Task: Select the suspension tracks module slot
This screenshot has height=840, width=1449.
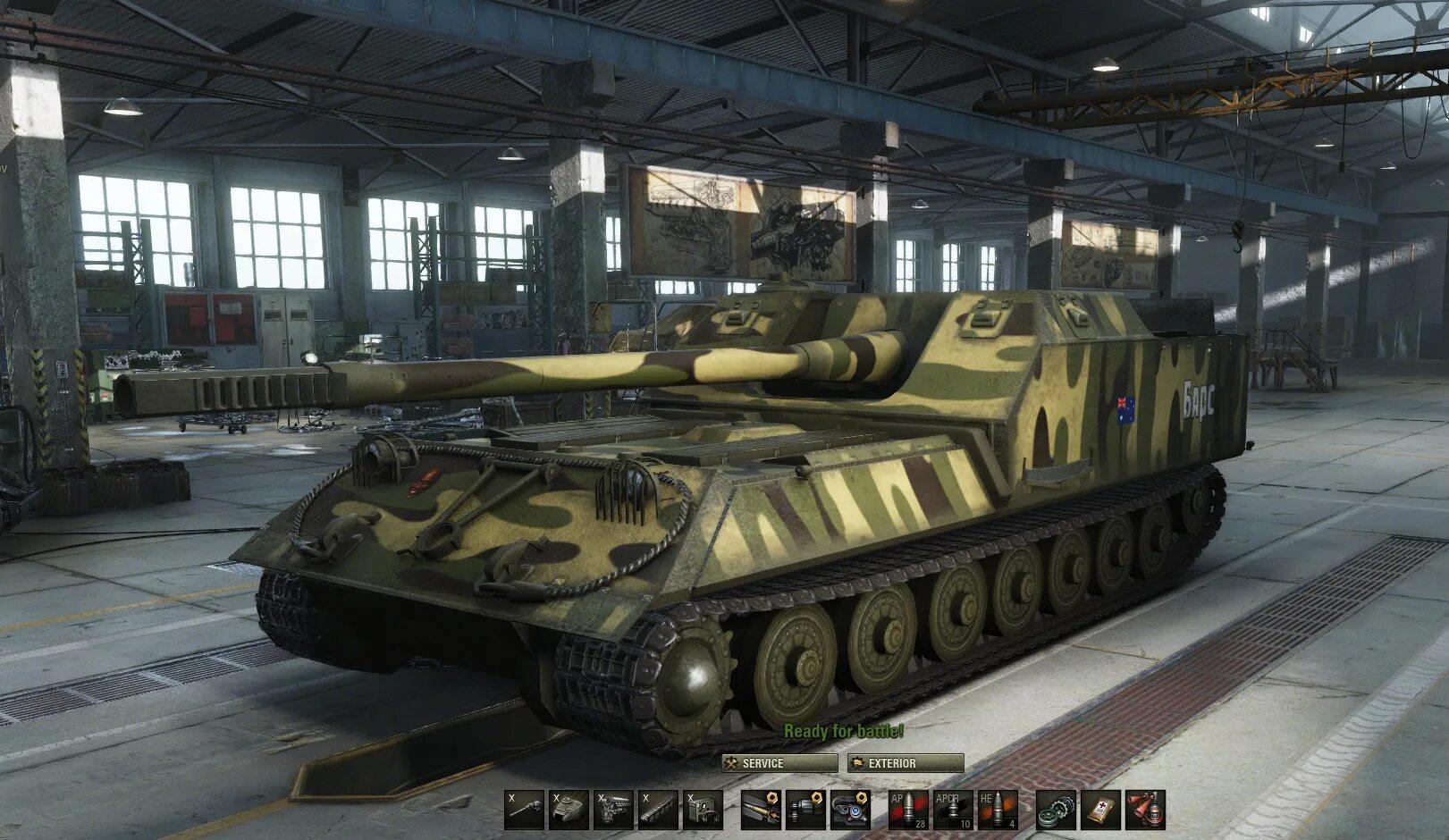Action: tap(658, 810)
